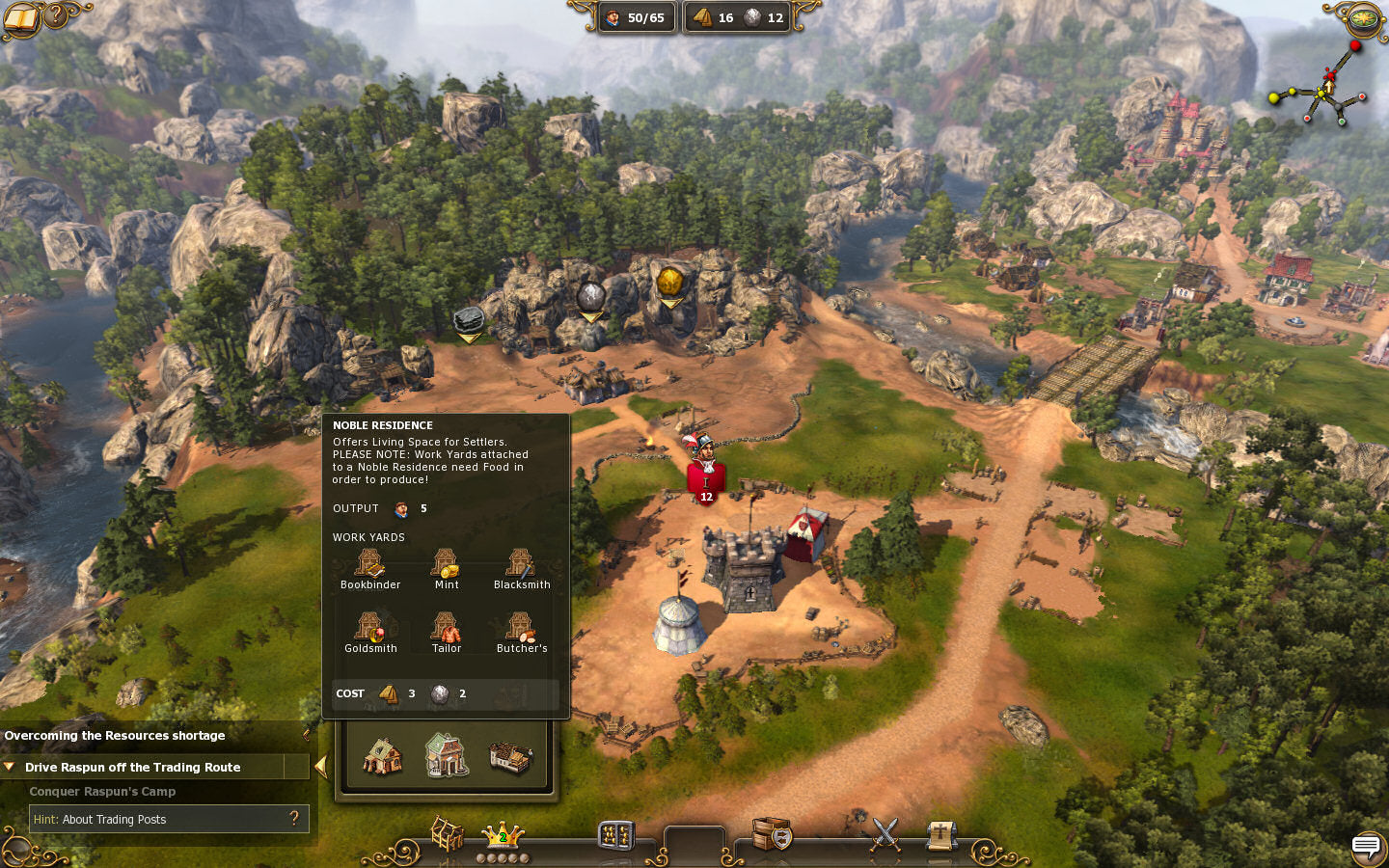The width and height of the screenshot is (1389, 868).
Task: Select the large red node on the minimap
Action: click(1355, 46)
